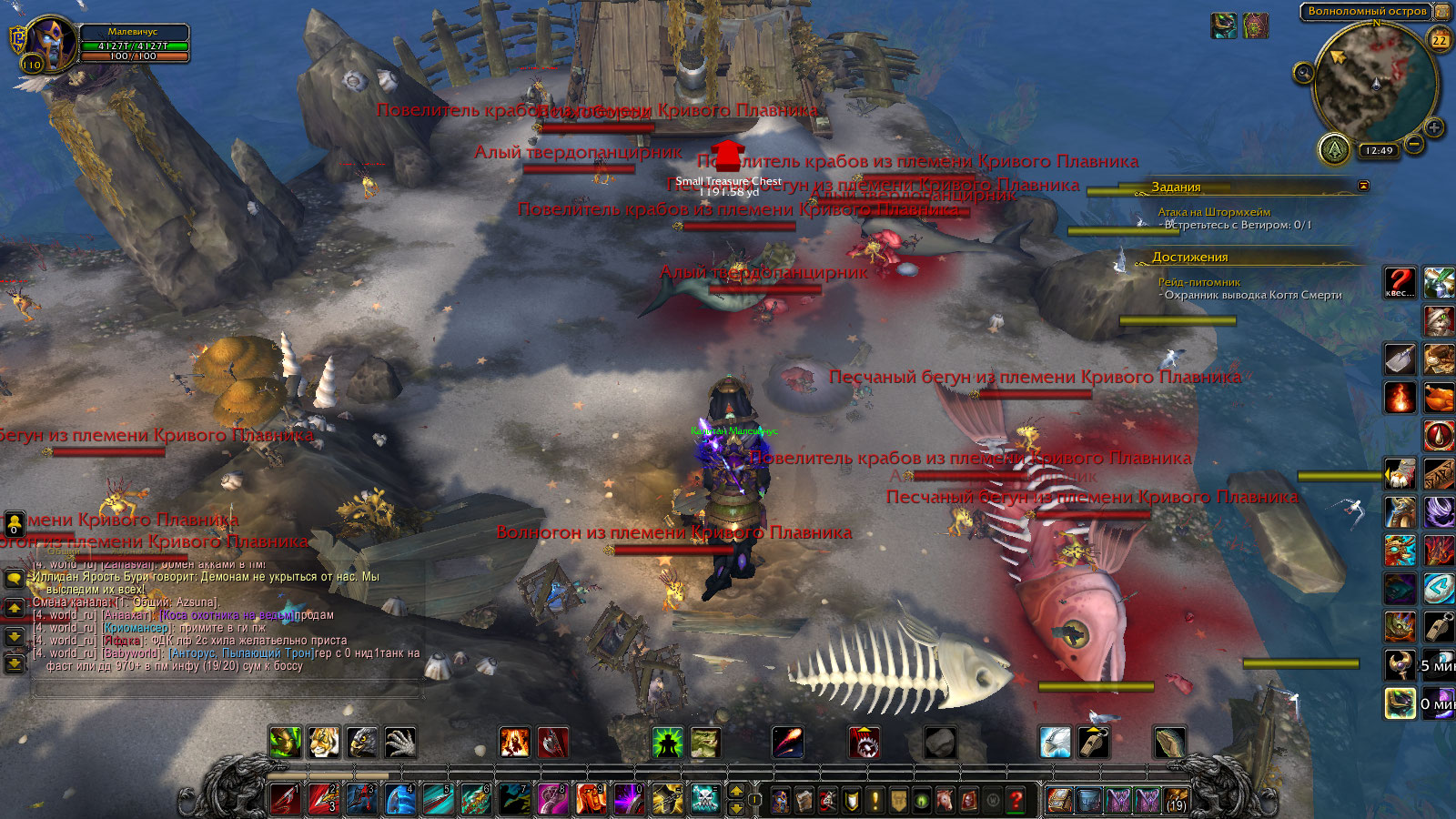Activate the tiger pet ability icon

[x=323, y=743]
